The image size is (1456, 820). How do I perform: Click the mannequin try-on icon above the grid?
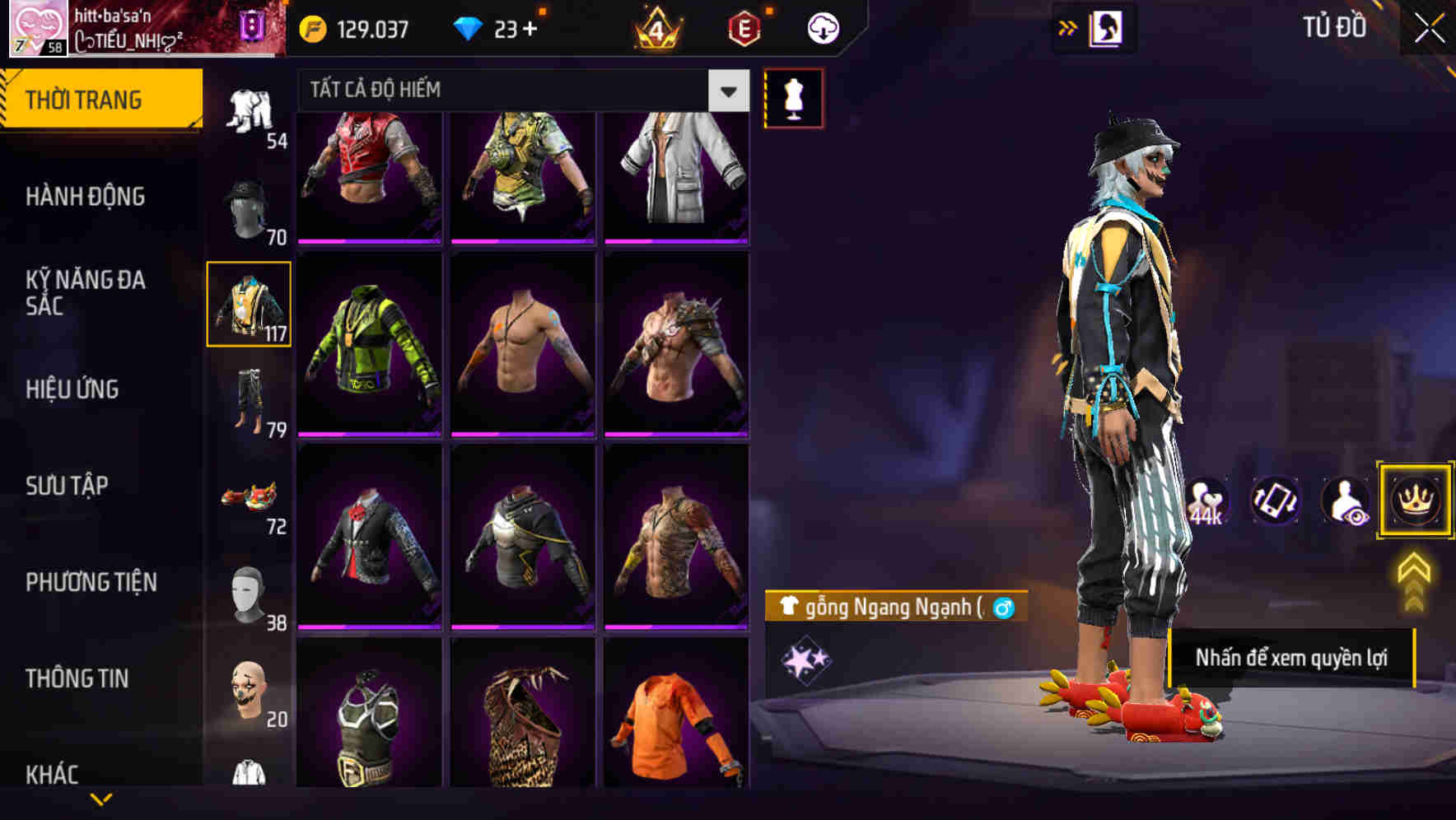click(793, 96)
